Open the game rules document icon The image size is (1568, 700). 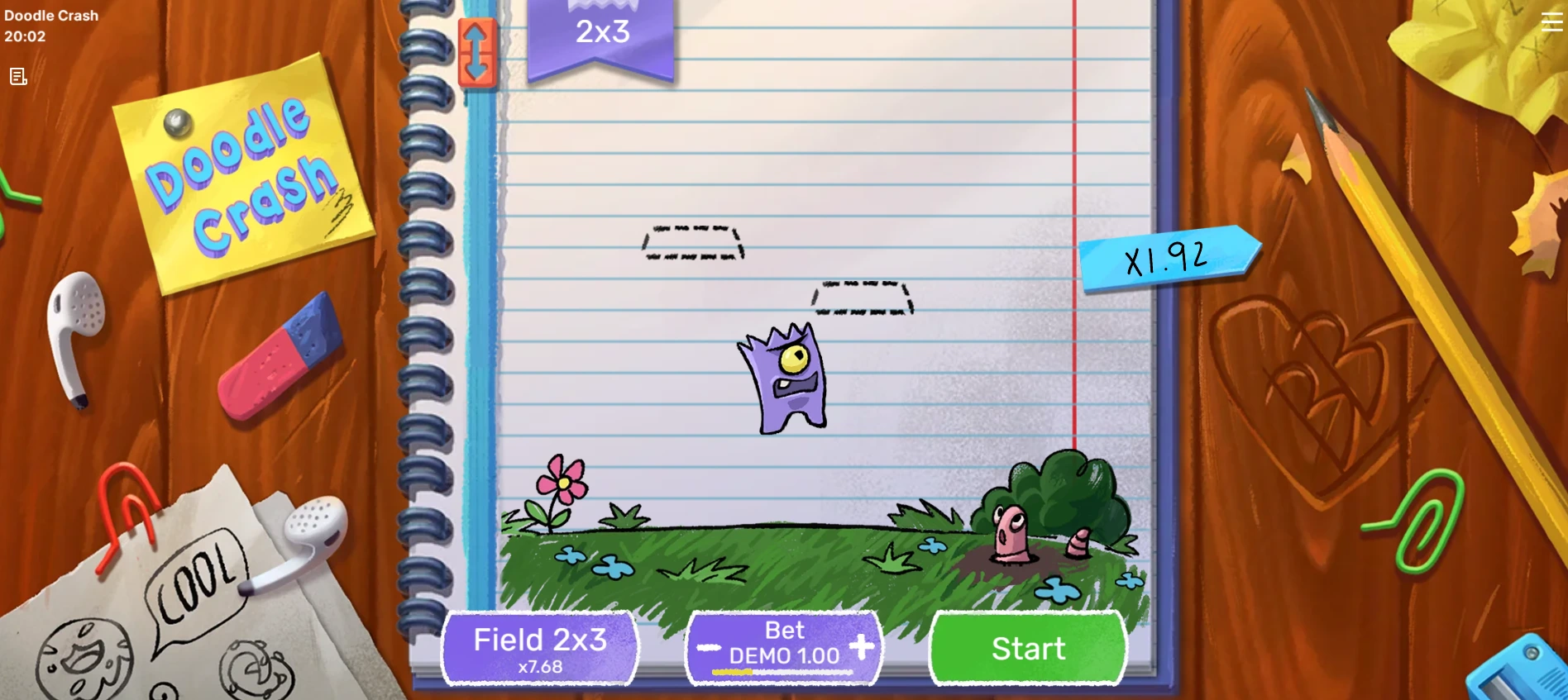click(x=18, y=76)
